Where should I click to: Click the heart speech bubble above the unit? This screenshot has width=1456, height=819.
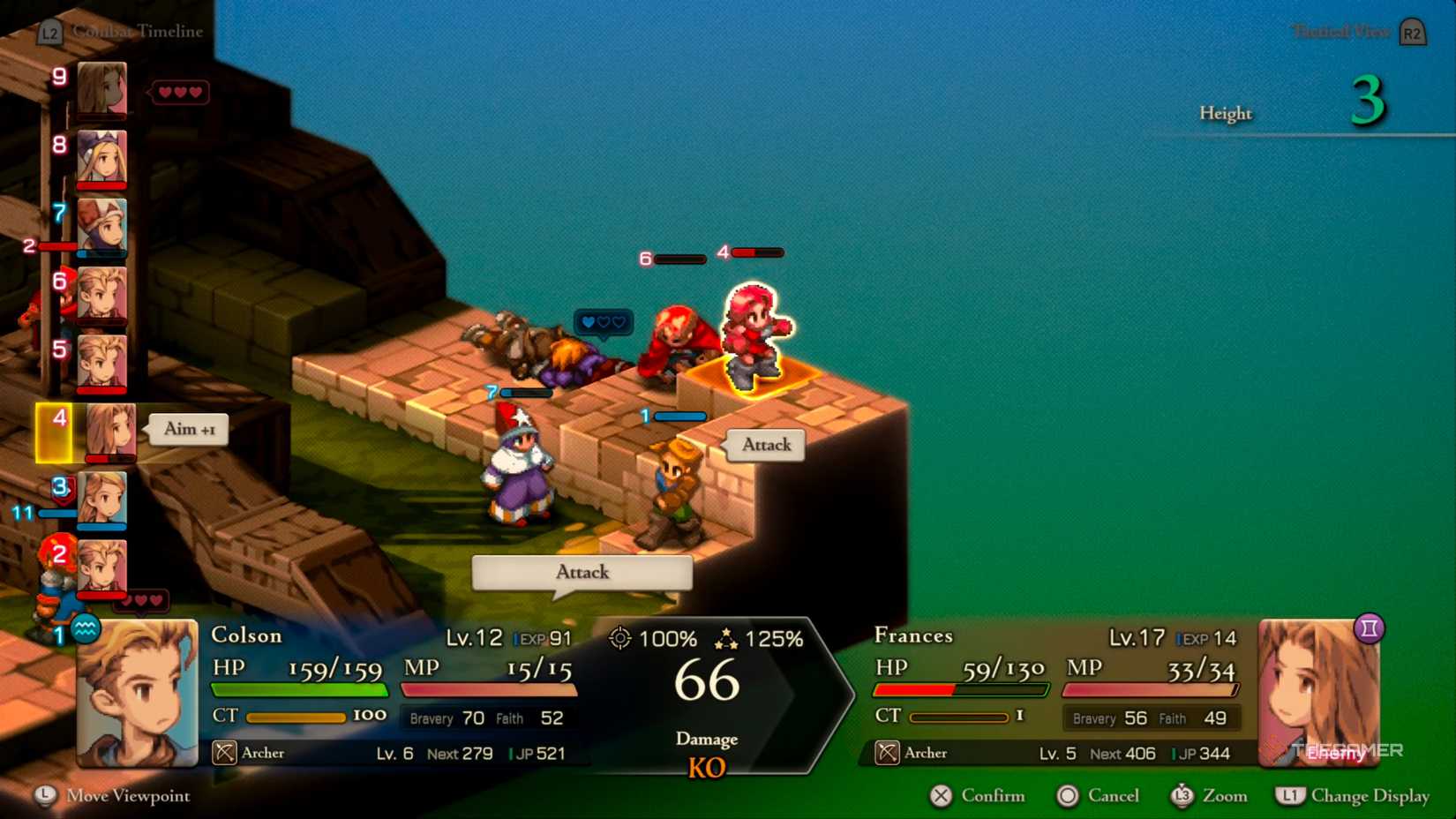click(603, 323)
